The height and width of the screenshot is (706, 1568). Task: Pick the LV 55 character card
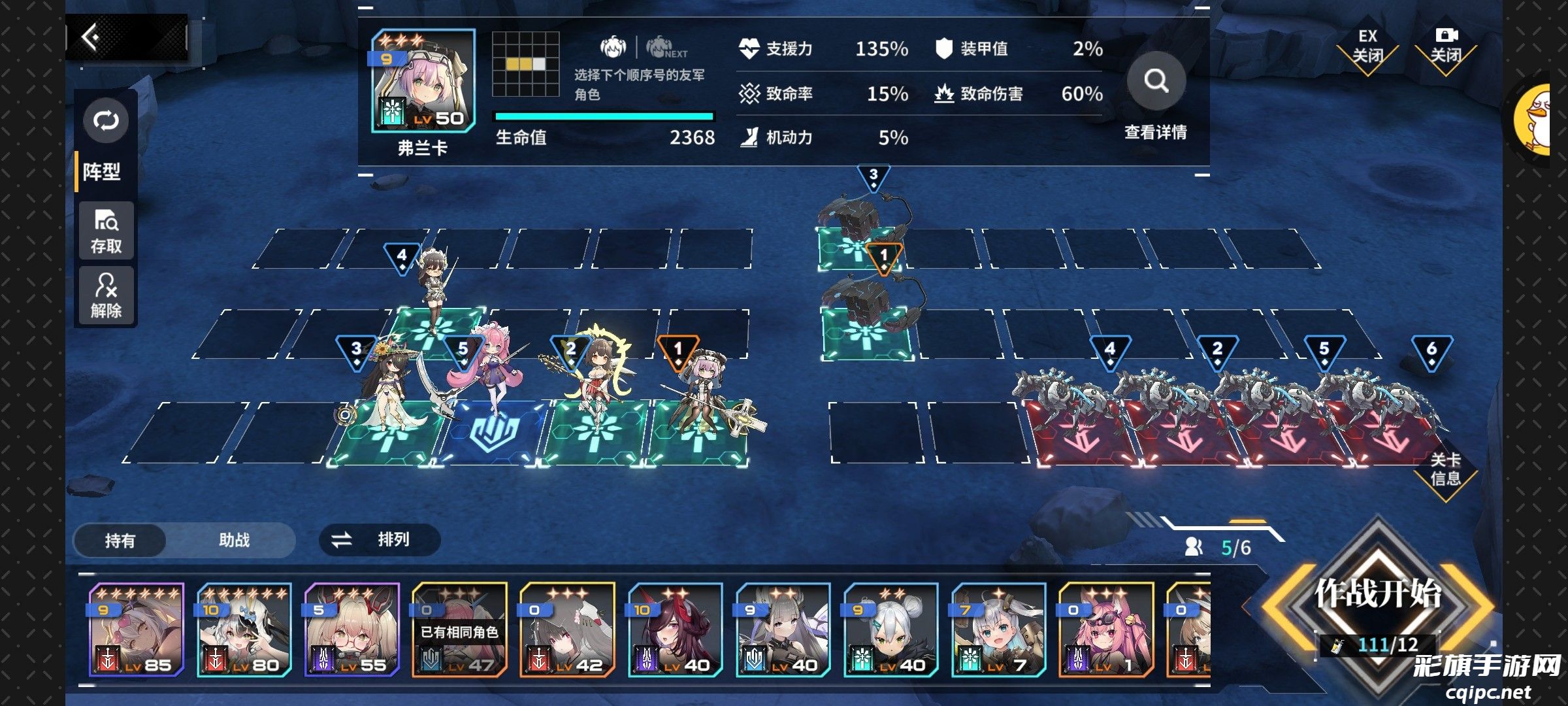[x=352, y=630]
